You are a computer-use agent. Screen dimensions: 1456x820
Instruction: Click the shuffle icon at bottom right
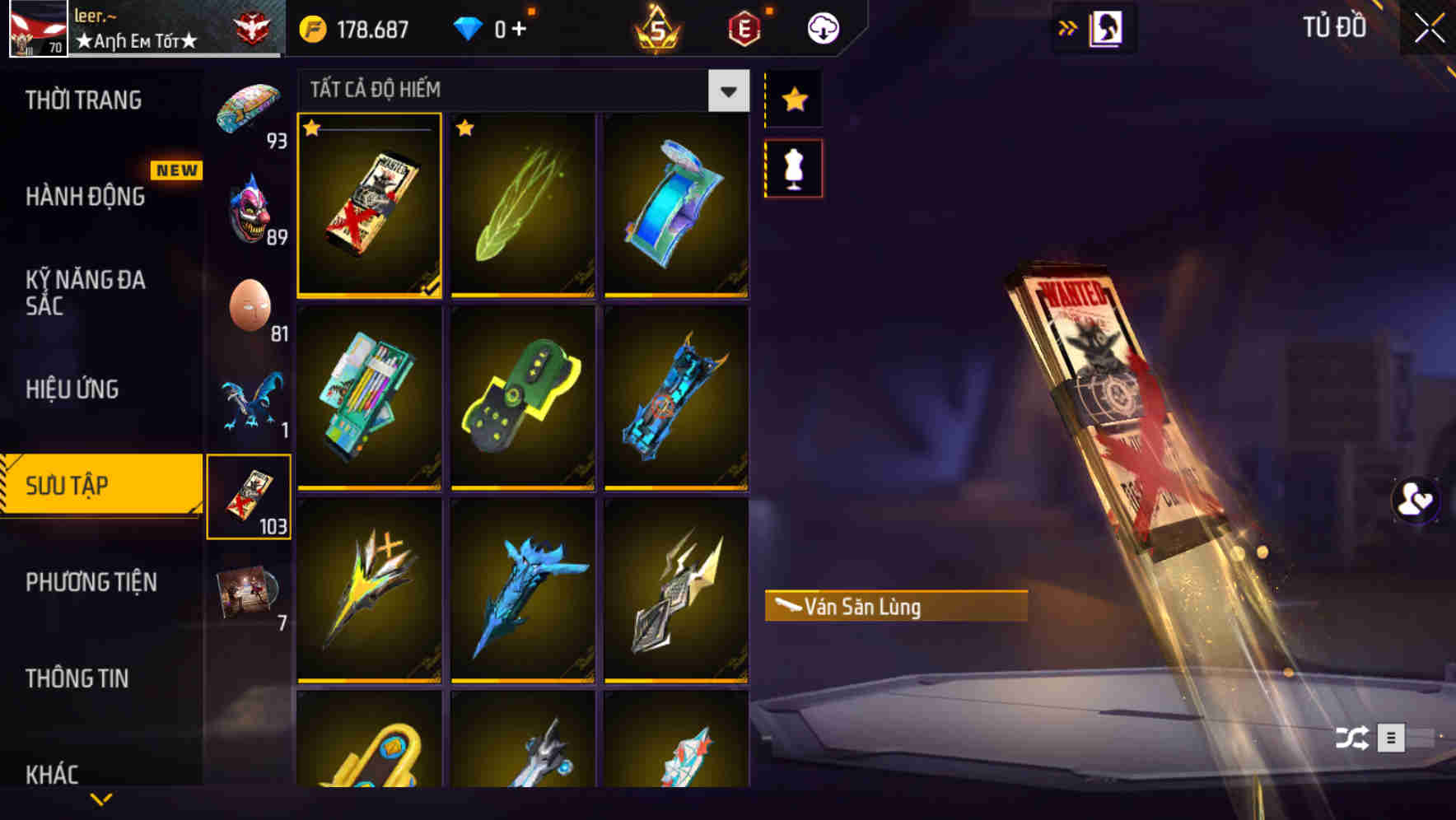click(x=1351, y=738)
